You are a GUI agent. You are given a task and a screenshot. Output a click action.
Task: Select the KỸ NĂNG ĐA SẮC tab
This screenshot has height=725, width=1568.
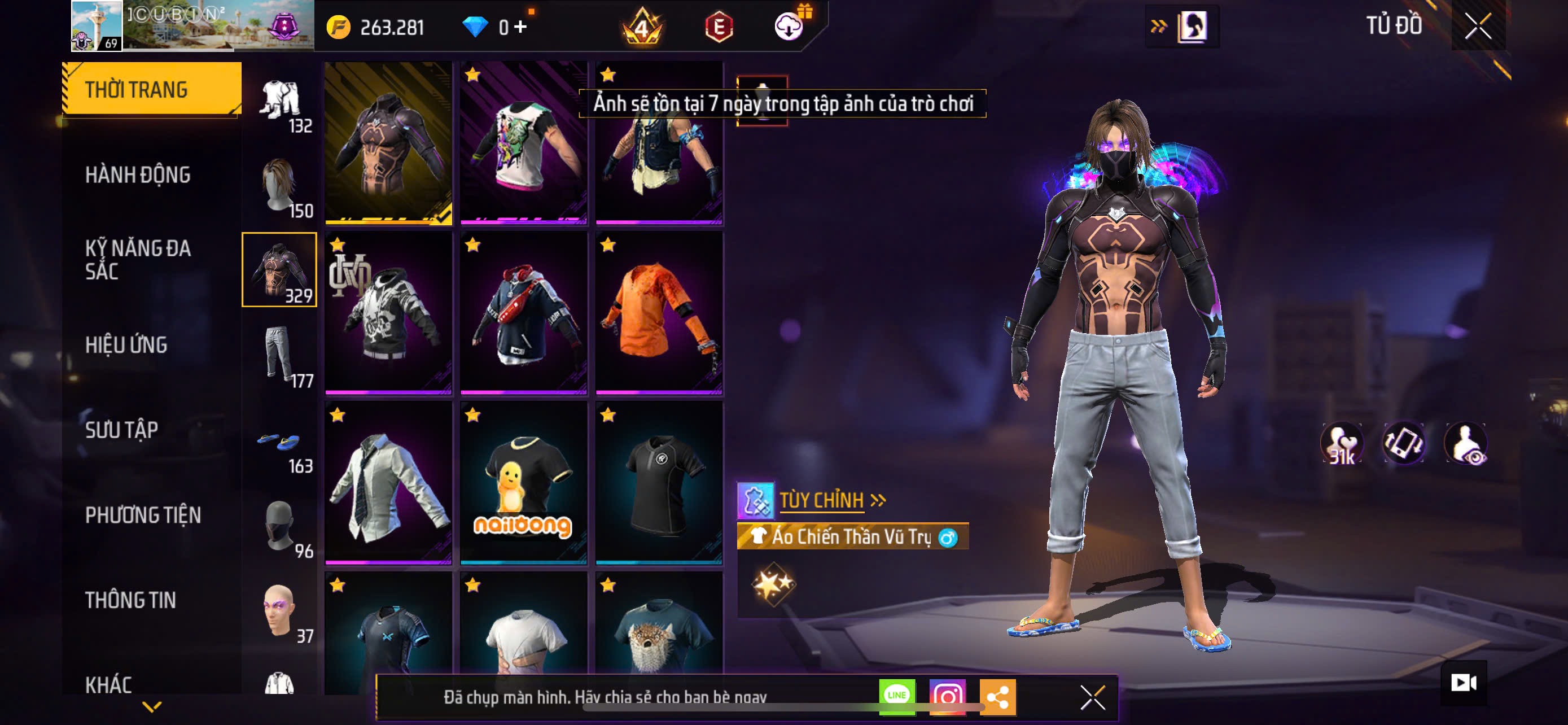pyautogui.click(x=138, y=259)
